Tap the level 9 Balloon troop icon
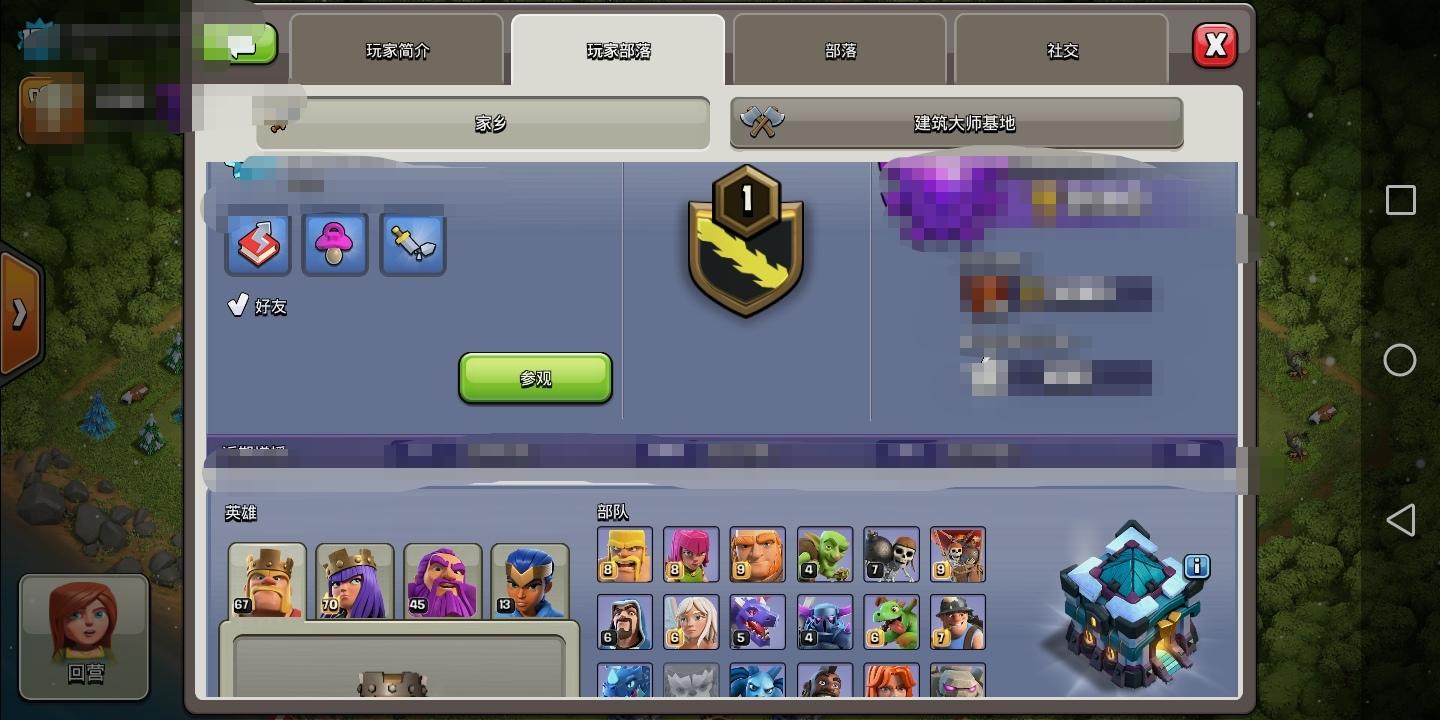This screenshot has width=1440, height=720. tap(958, 554)
